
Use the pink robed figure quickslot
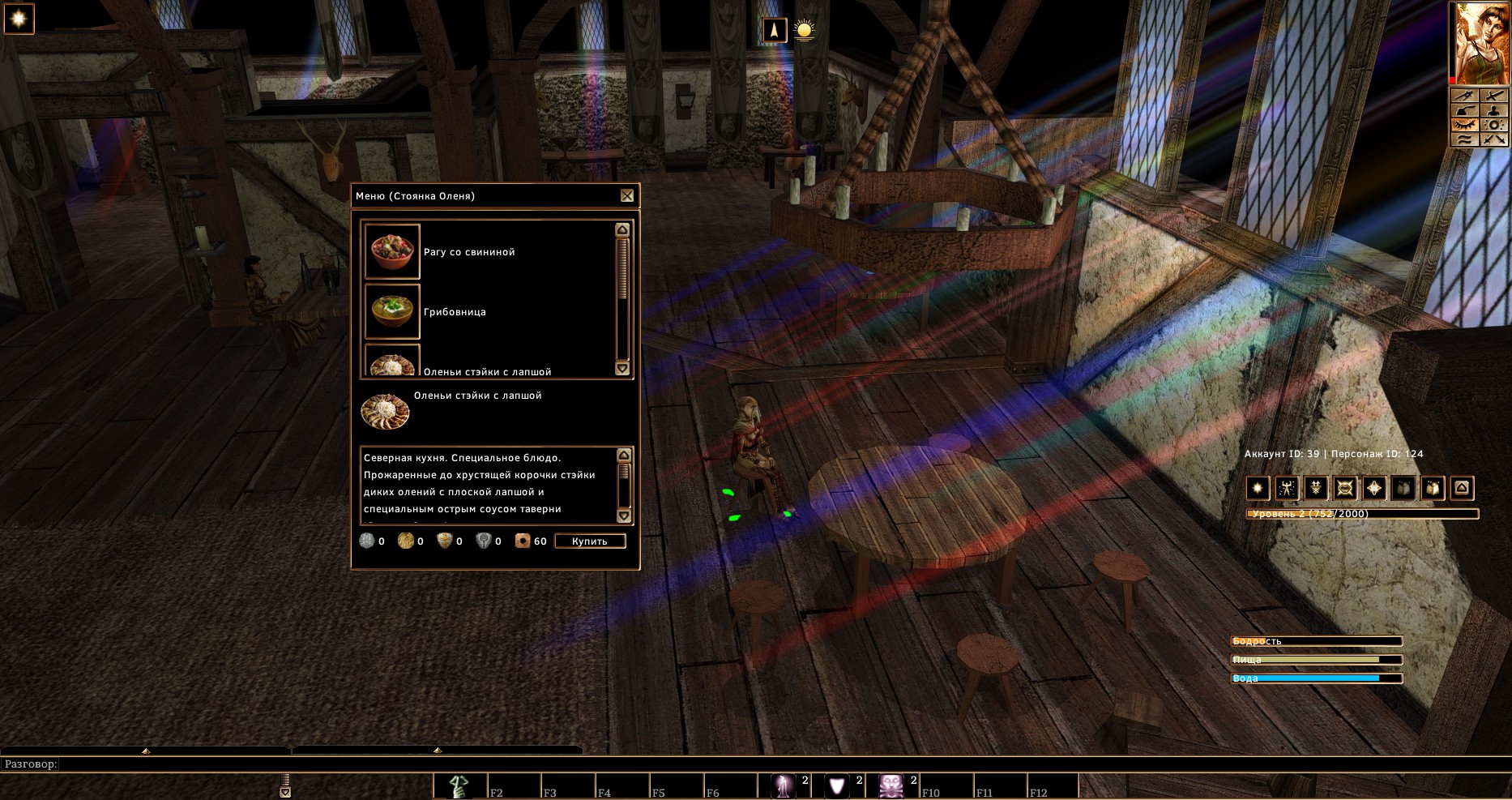tap(783, 785)
